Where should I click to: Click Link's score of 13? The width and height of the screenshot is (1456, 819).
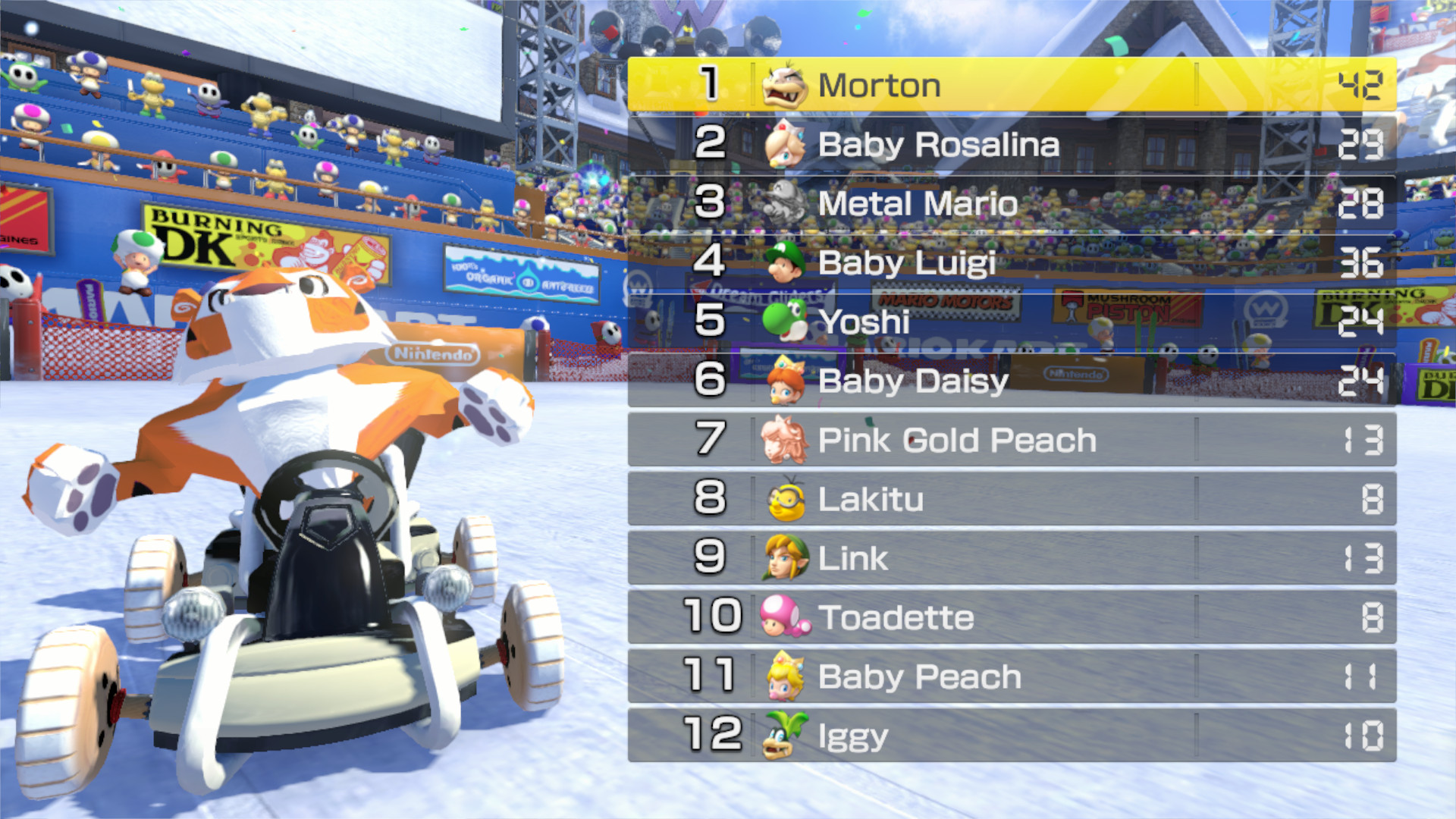[1363, 558]
